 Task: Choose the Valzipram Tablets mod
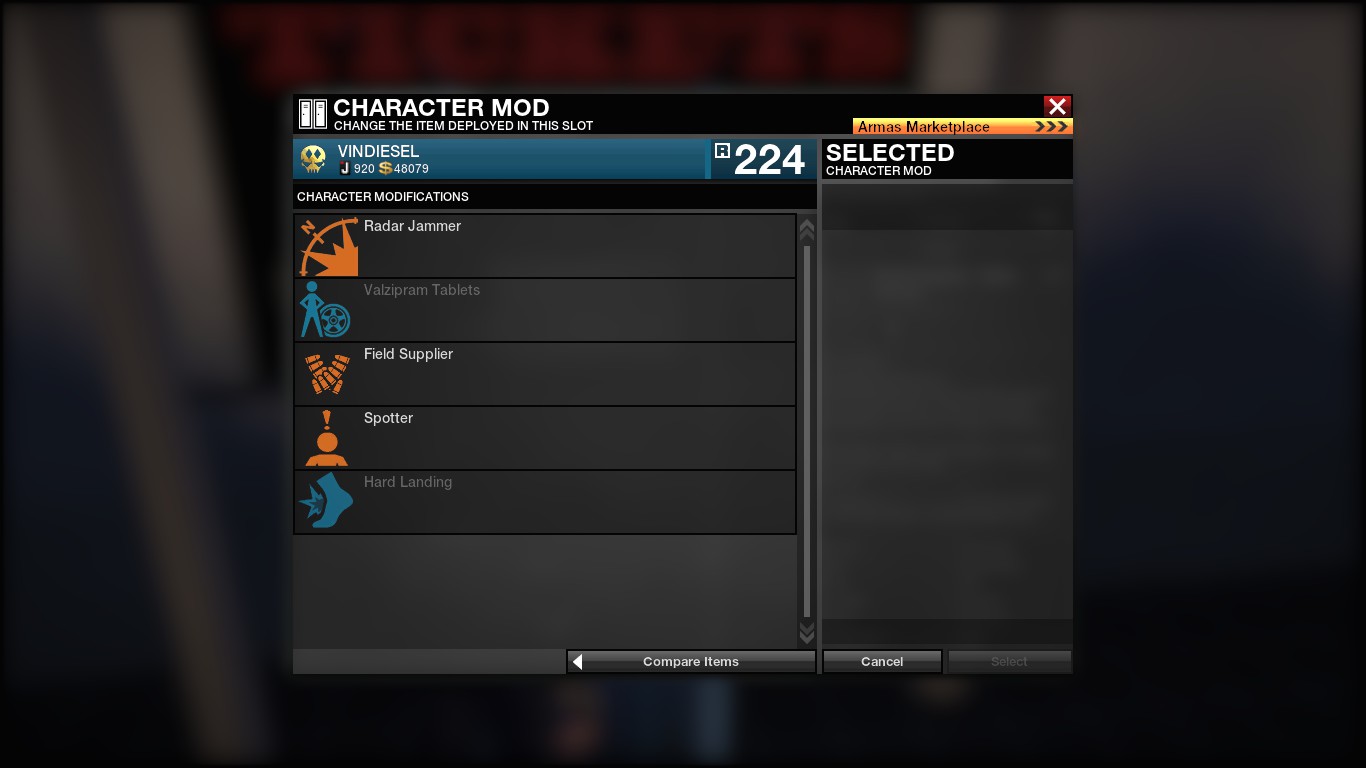pos(545,310)
